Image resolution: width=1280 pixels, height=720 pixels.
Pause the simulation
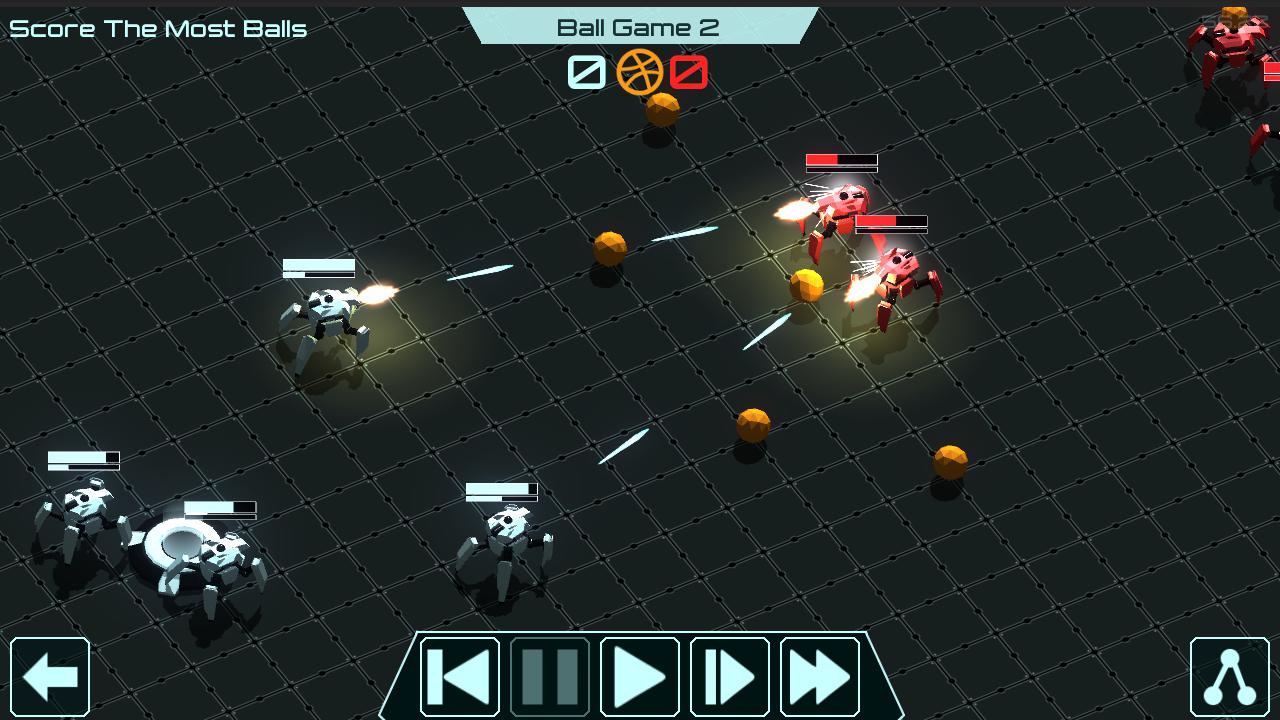pyautogui.click(x=549, y=677)
